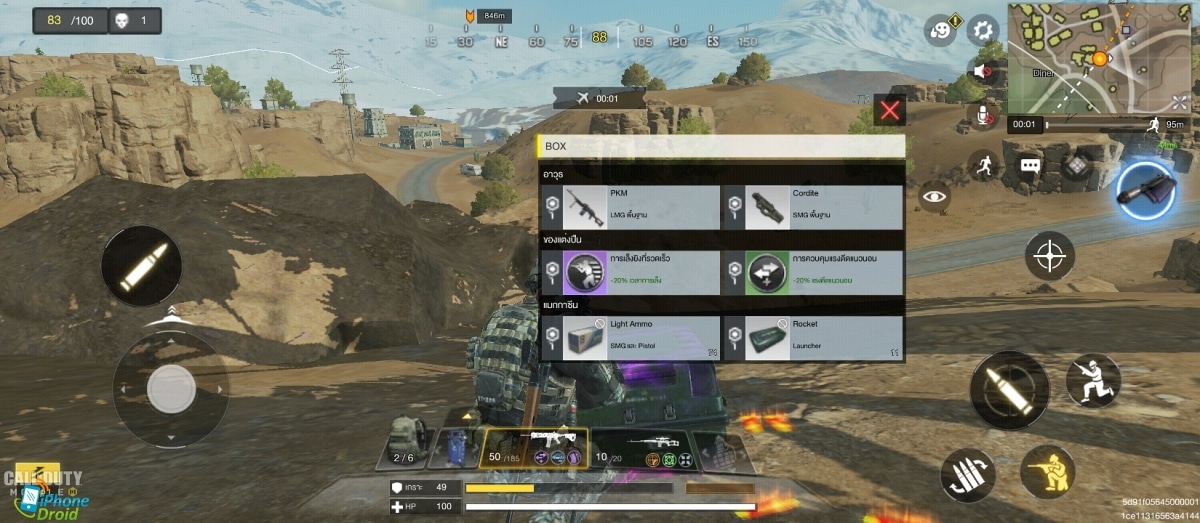
Task: Open the quick chat bubble
Action: coord(1030,165)
